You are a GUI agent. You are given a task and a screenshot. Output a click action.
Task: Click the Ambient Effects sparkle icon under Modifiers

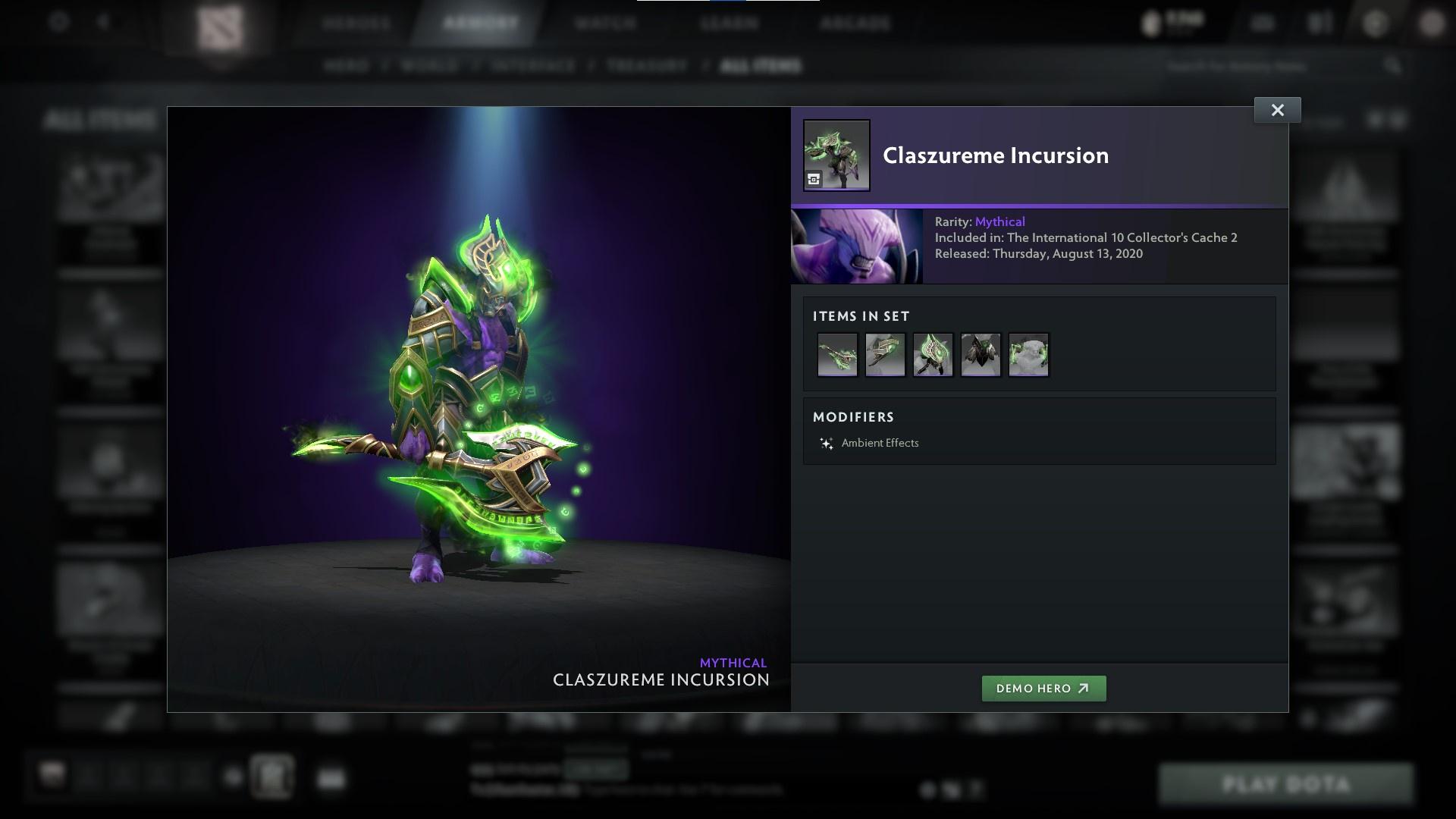[x=826, y=443]
